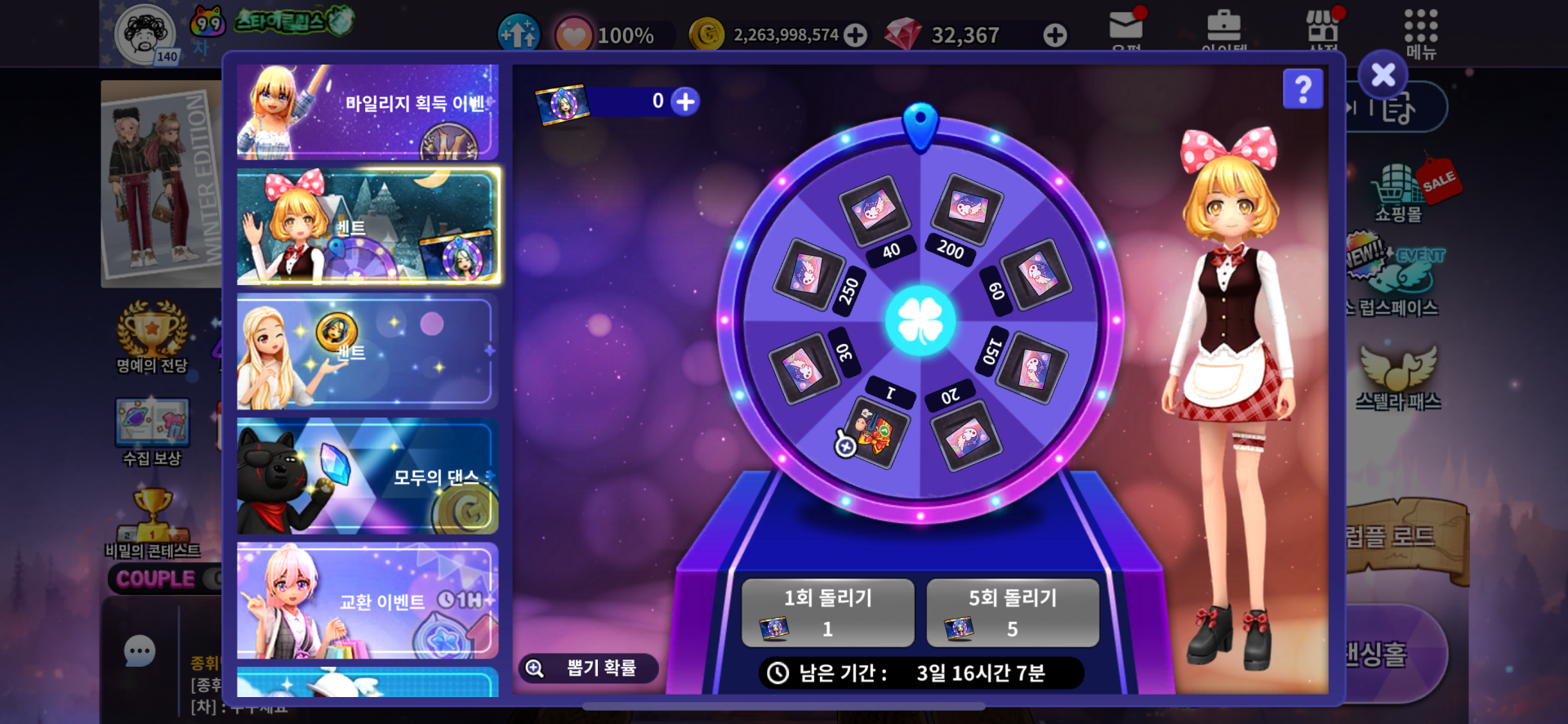The image size is (1568, 724).
Task: Add more roulette tickets with plus
Action: click(x=685, y=101)
